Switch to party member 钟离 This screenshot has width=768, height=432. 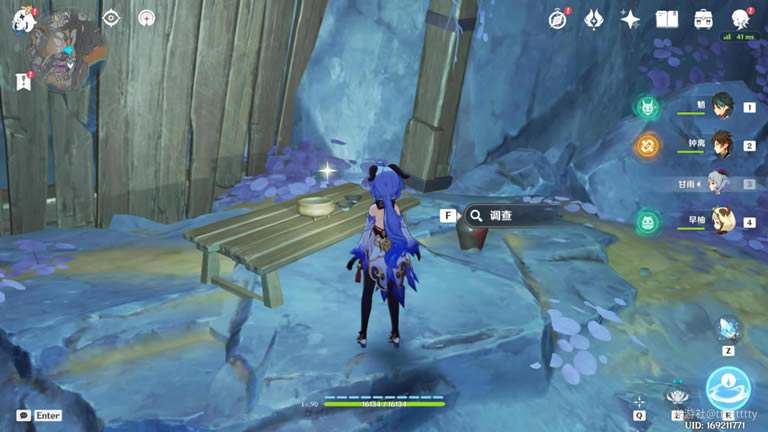[720, 144]
